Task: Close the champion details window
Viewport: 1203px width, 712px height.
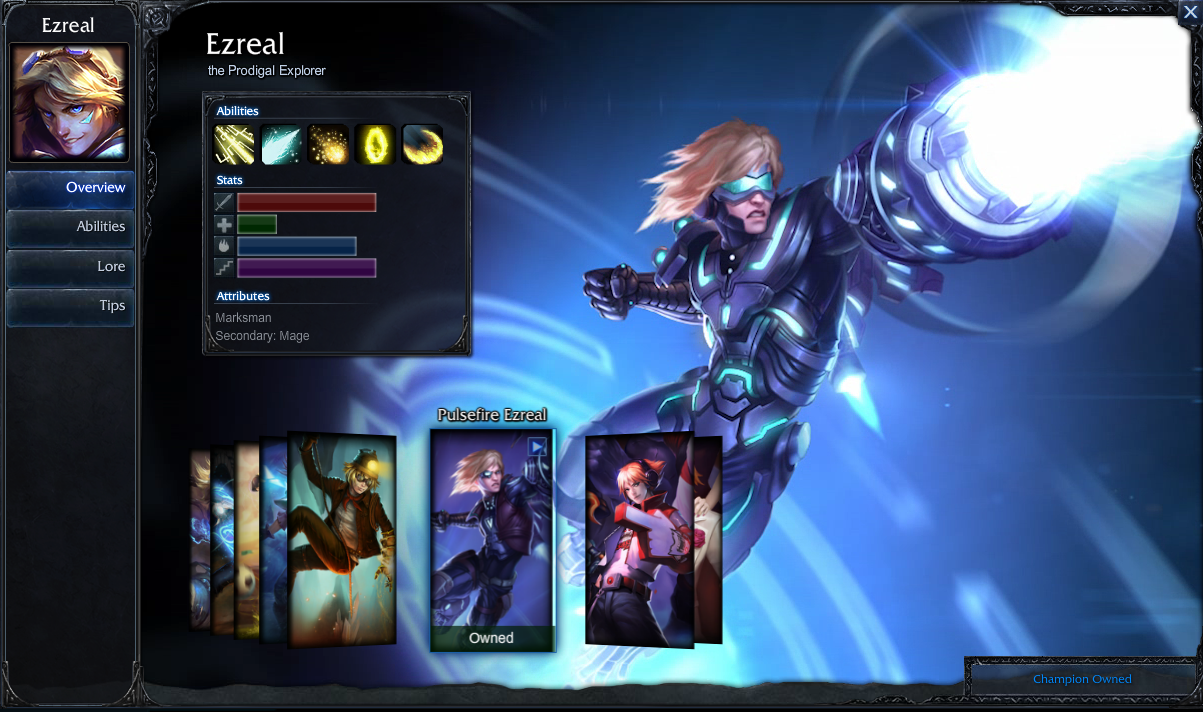Action: point(1189,12)
